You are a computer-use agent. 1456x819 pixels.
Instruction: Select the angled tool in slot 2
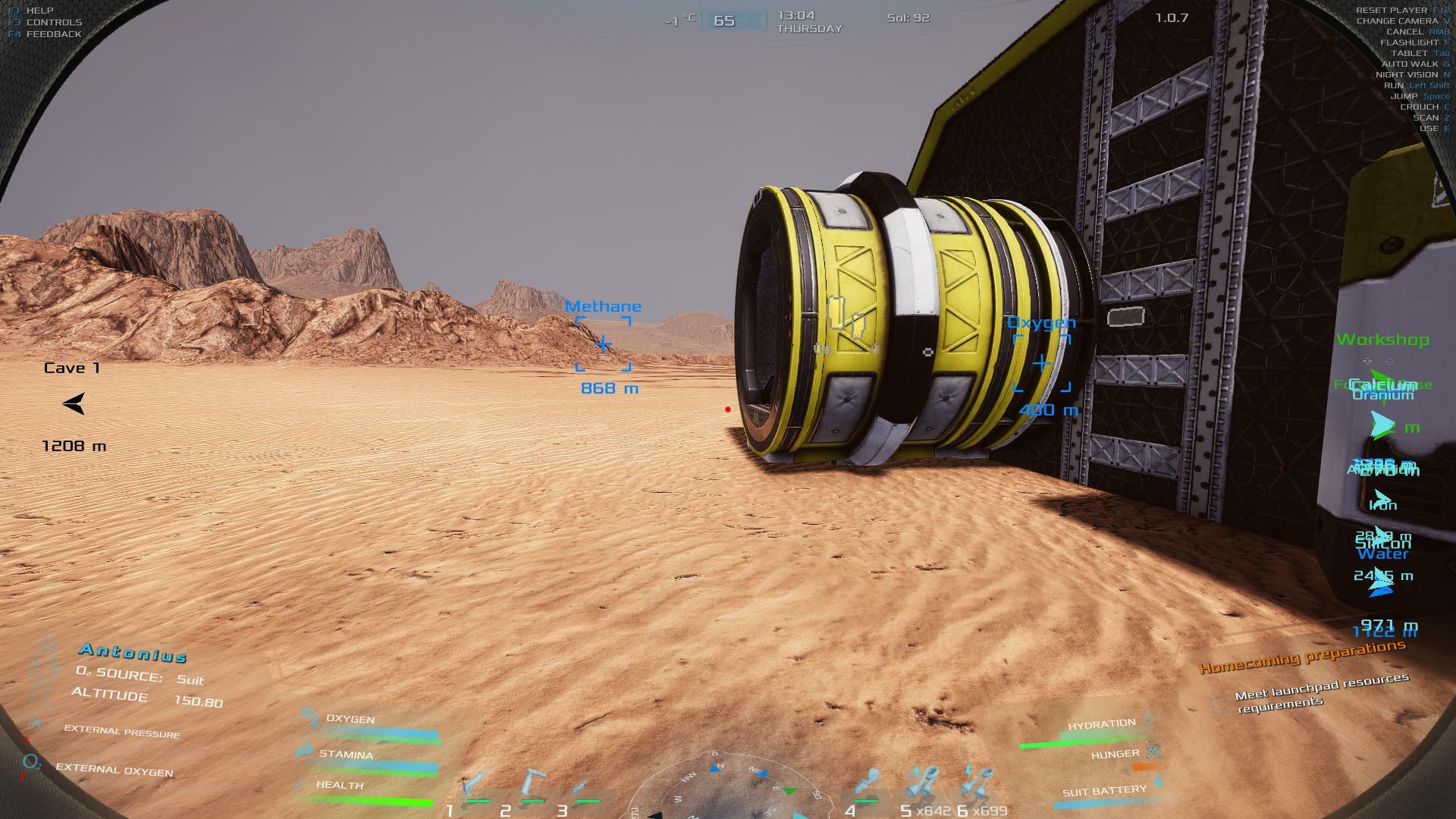533,785
